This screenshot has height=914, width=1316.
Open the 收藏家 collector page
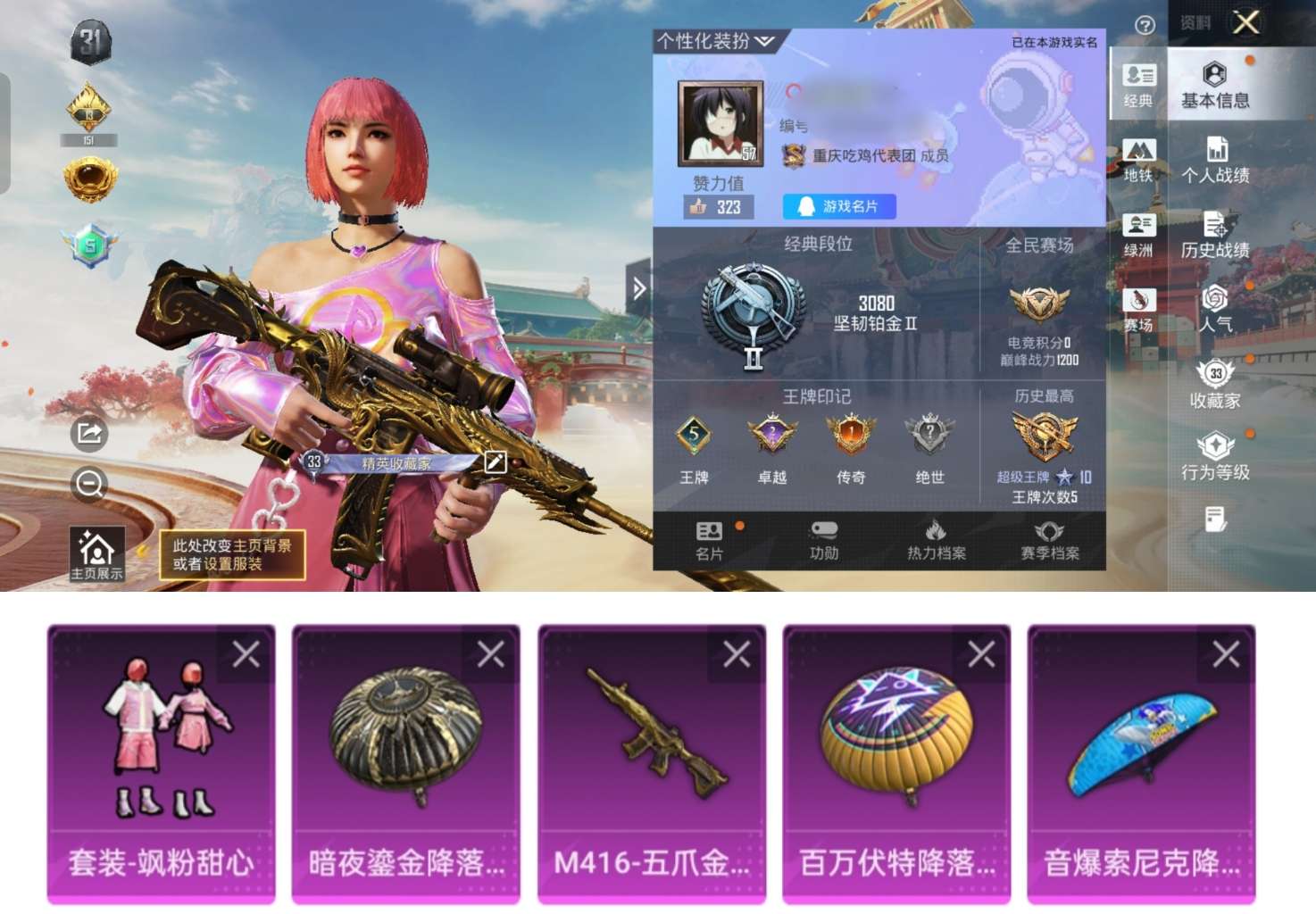[x=1216, y=384]
